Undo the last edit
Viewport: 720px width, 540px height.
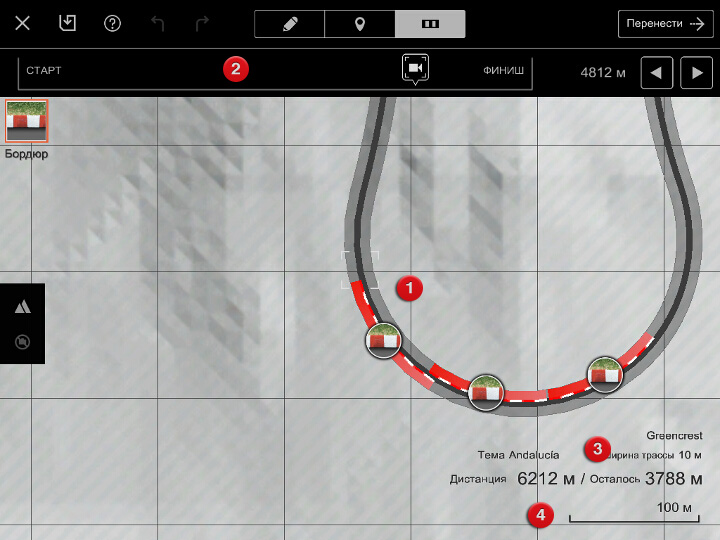[157, 24]
